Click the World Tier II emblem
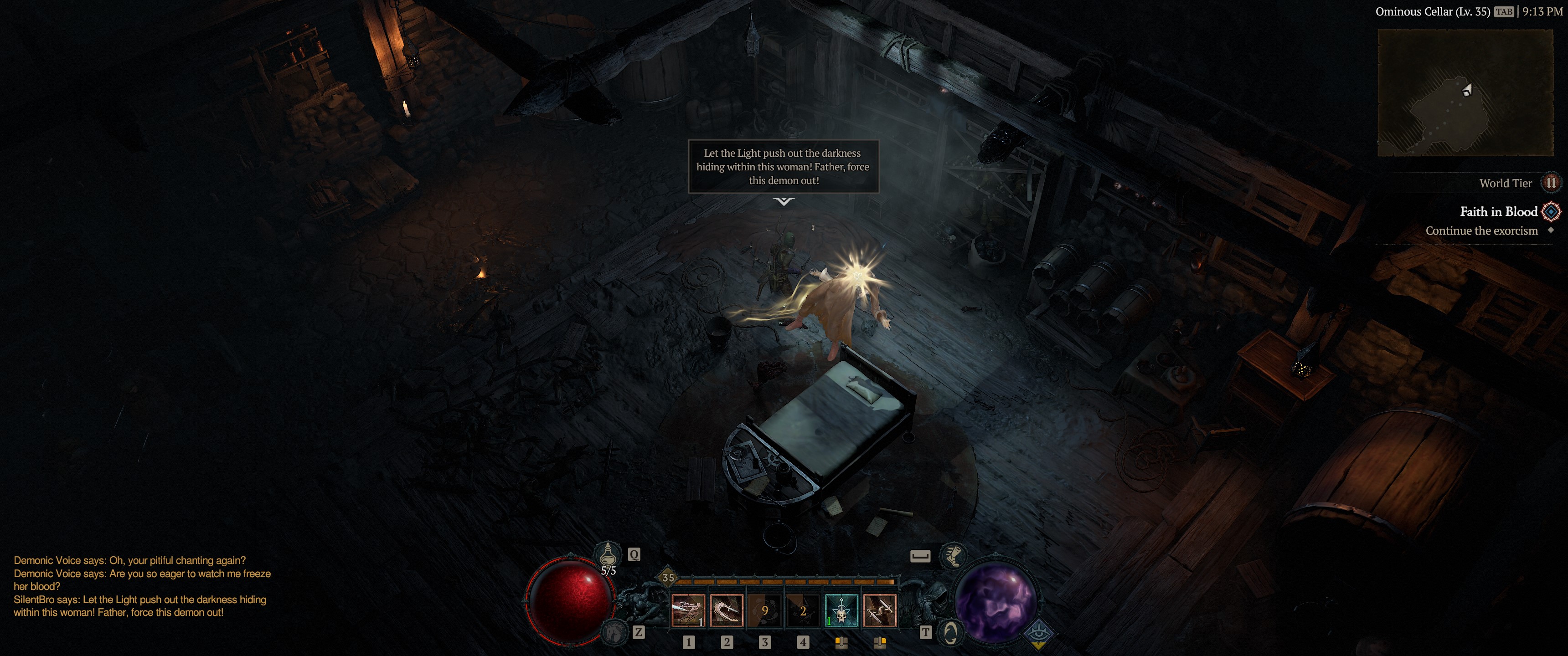Image resolution: width=1568 pixels, height=656 pixels. click(x=1551, y=183)
